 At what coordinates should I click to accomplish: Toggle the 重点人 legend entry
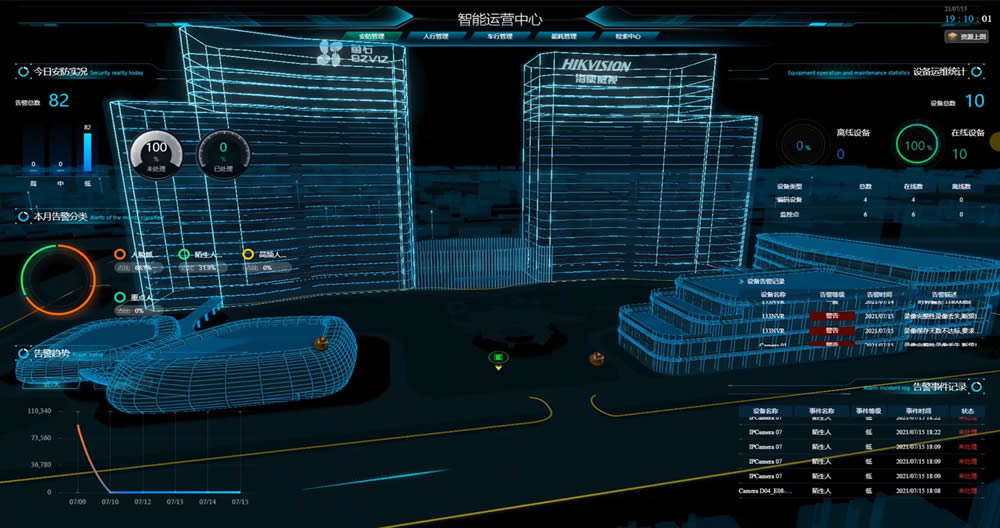point(120,298)
